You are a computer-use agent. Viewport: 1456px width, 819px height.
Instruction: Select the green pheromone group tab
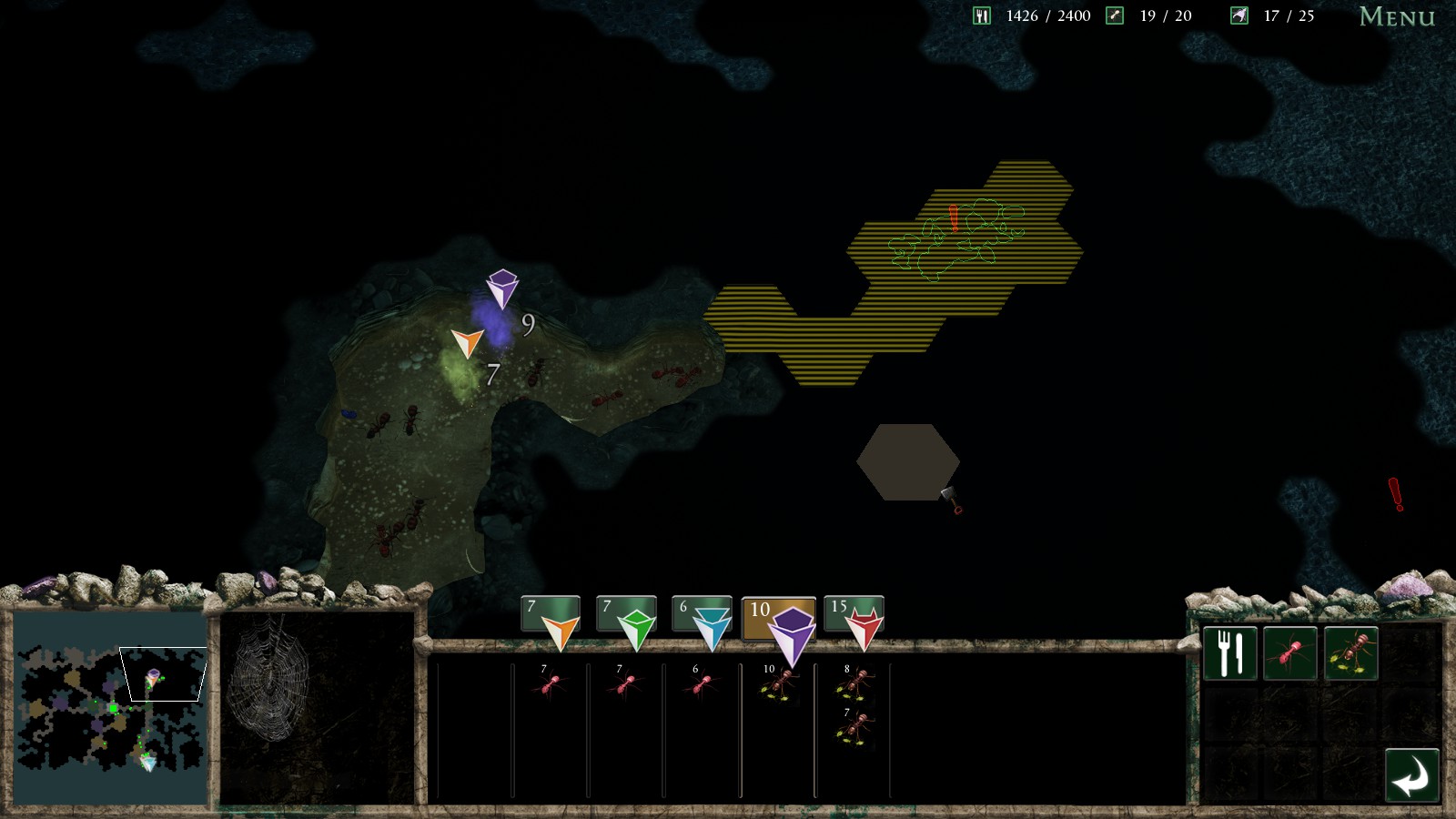click(x=626, y=616)
